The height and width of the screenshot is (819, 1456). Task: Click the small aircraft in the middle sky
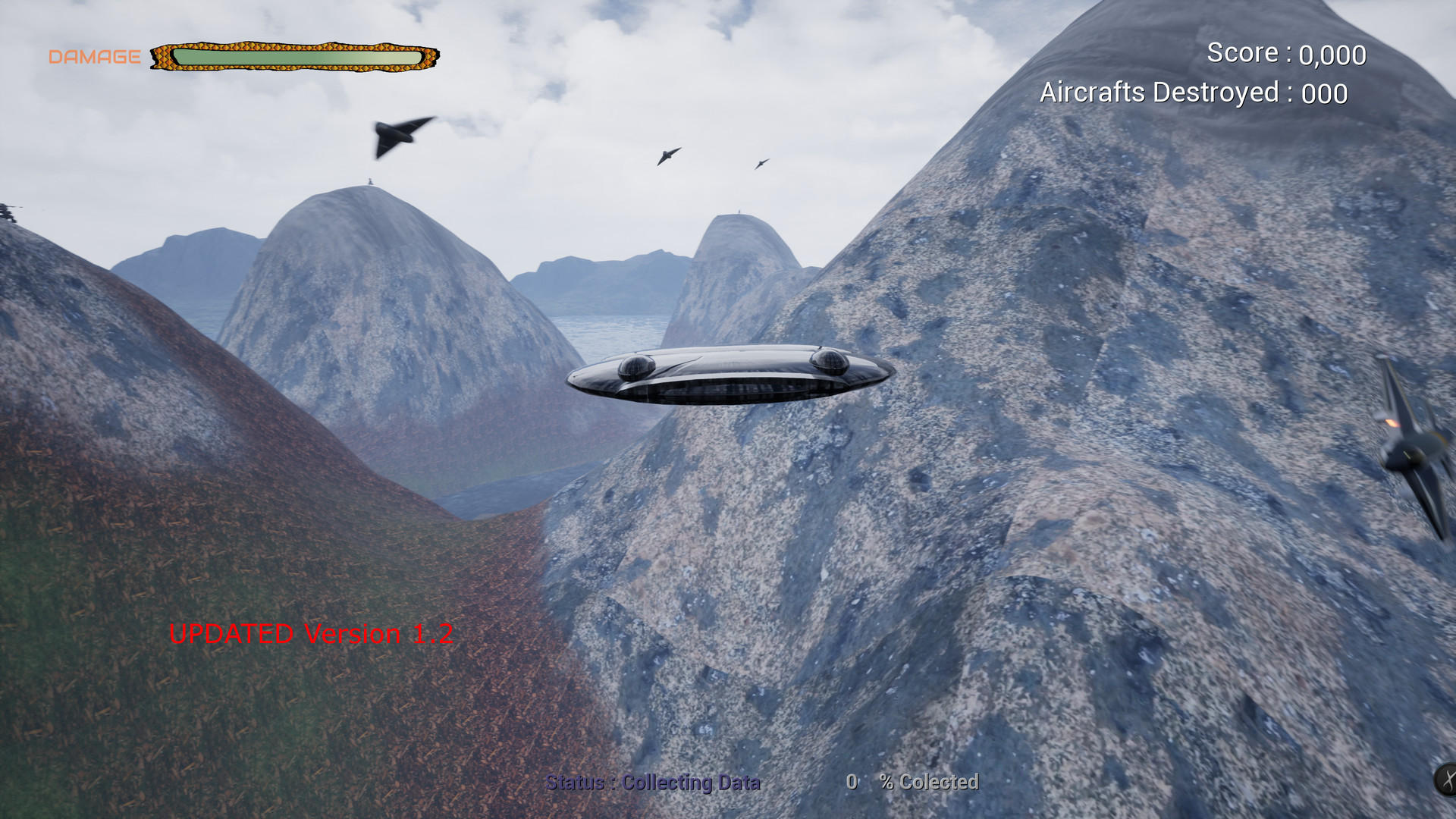pyautogui.click(x=667, y=154)
